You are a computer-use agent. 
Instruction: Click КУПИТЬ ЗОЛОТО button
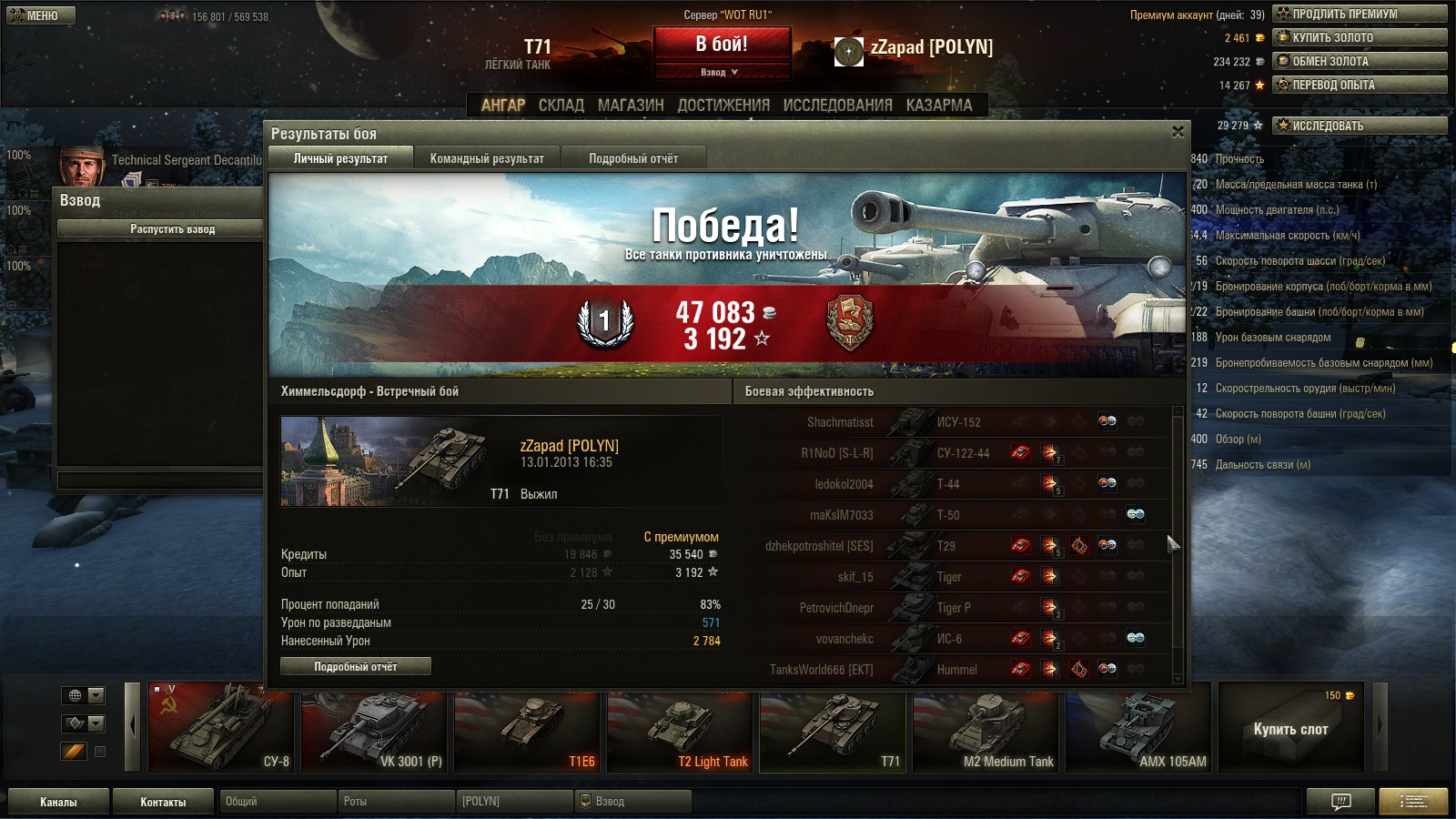(x=1360, y=37)
